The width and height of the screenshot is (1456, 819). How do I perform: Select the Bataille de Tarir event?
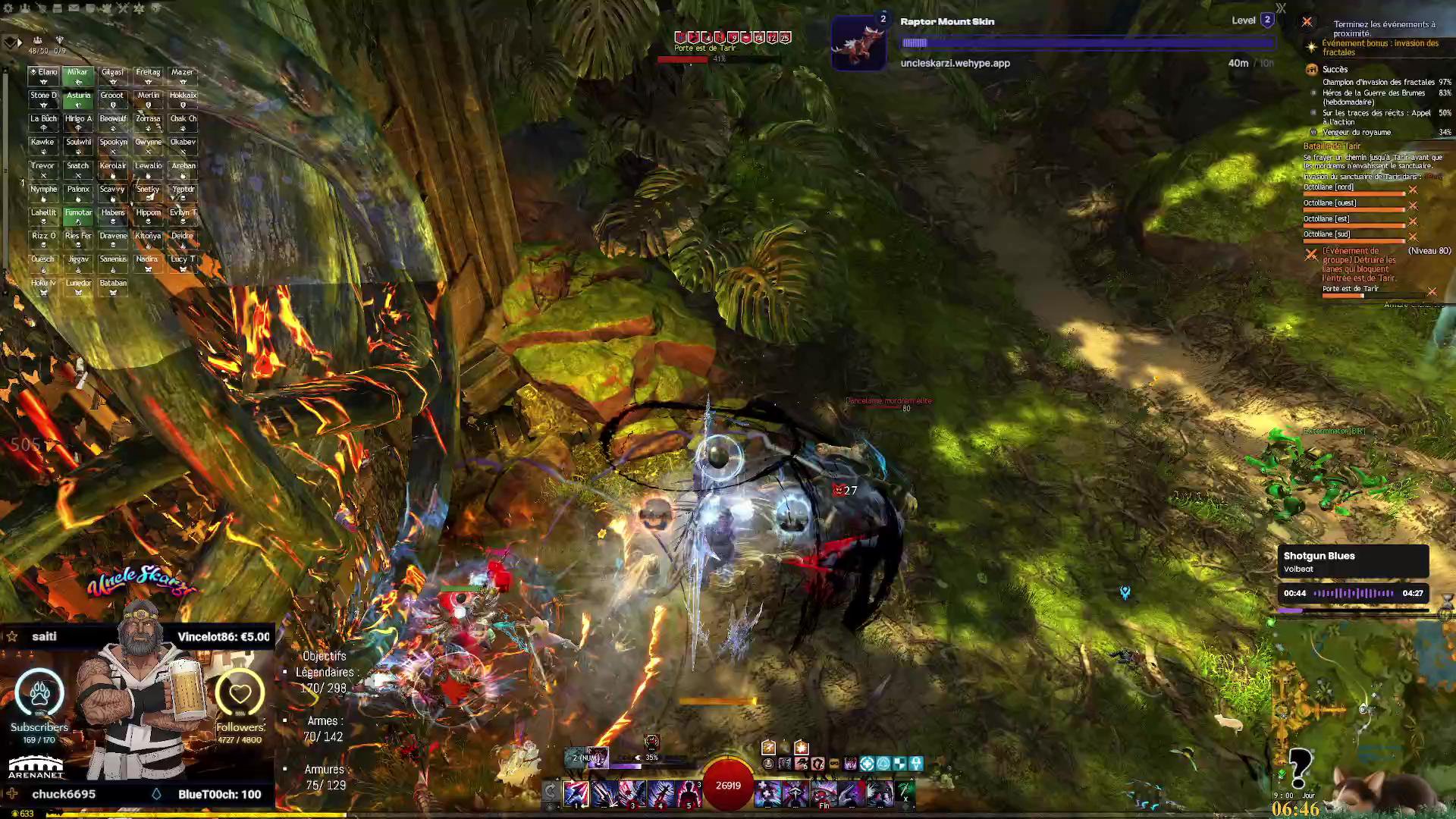pos(1332,146)
